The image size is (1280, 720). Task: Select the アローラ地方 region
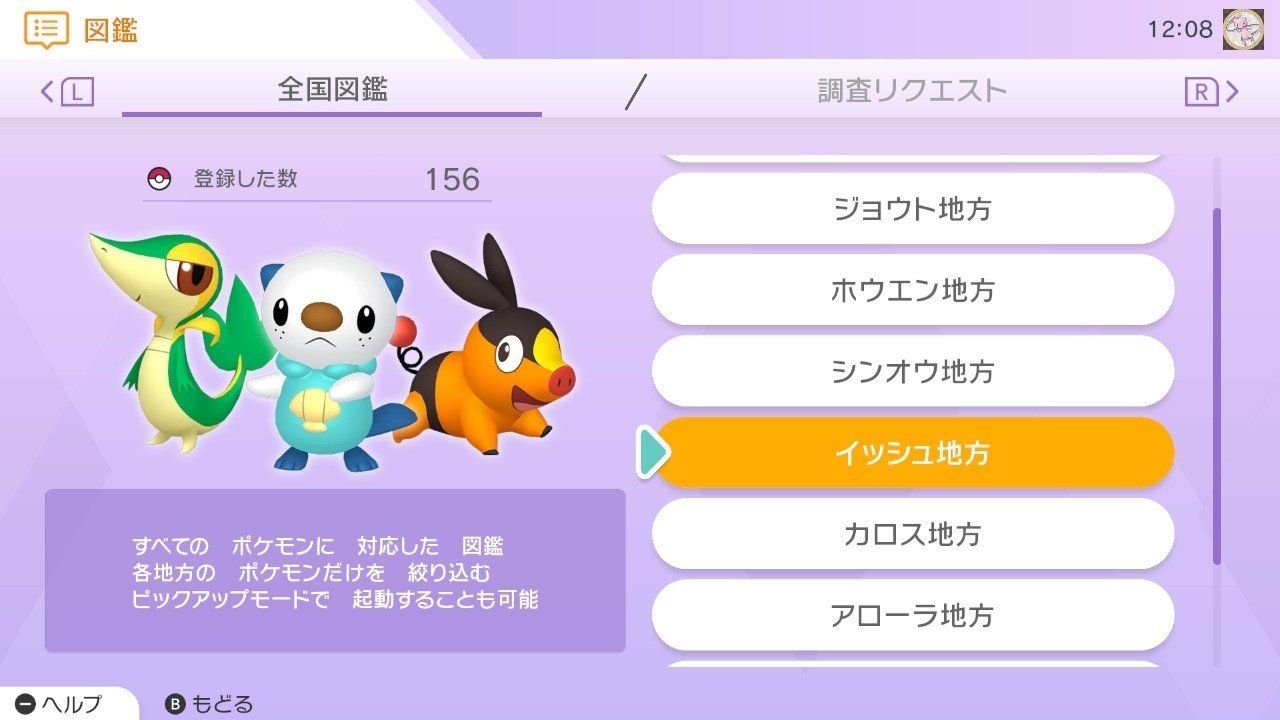tap(913, 616)
